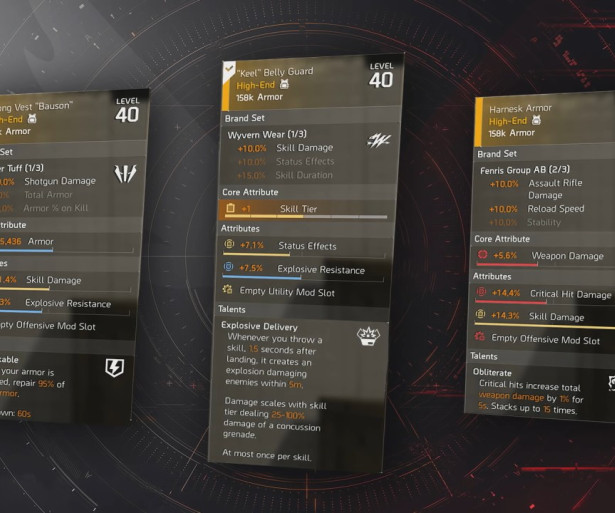Open Harnesk Armor's Empty Offensive Mod Slot
The image size is (615, 513).
(545, 339)
